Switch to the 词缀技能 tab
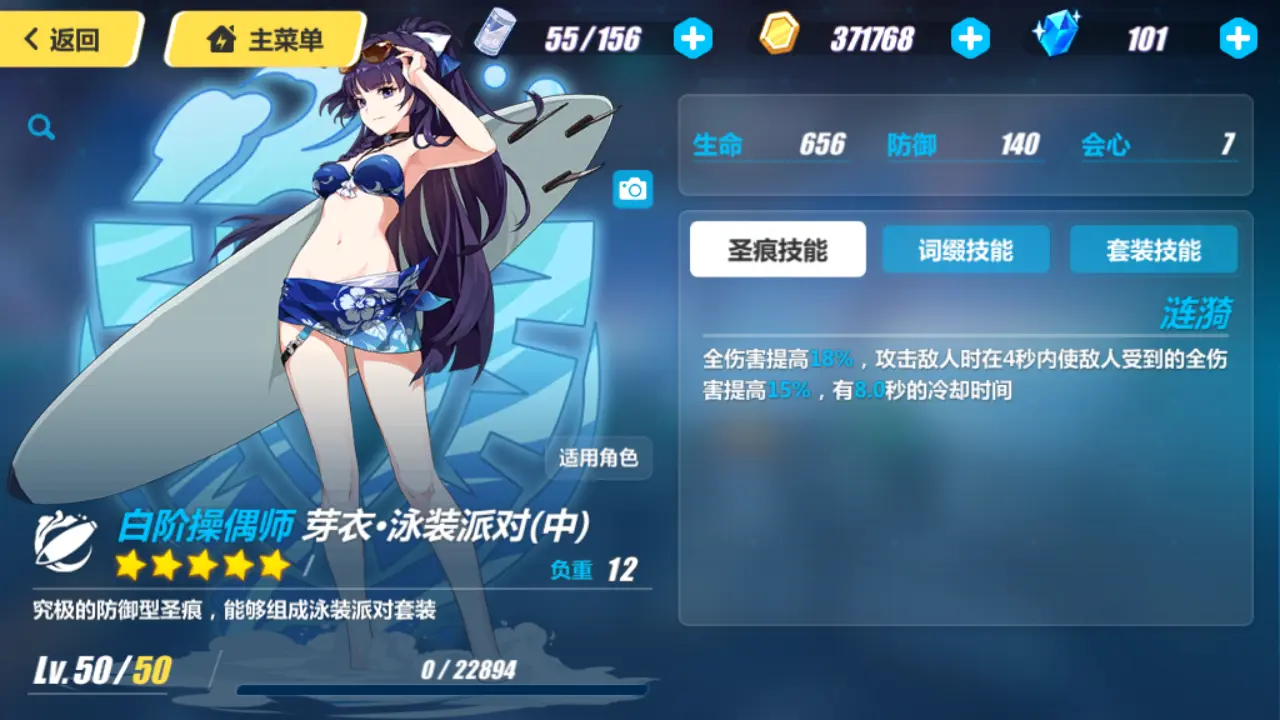This screenshot has height=720, width=1280. [x=965, y=249]
